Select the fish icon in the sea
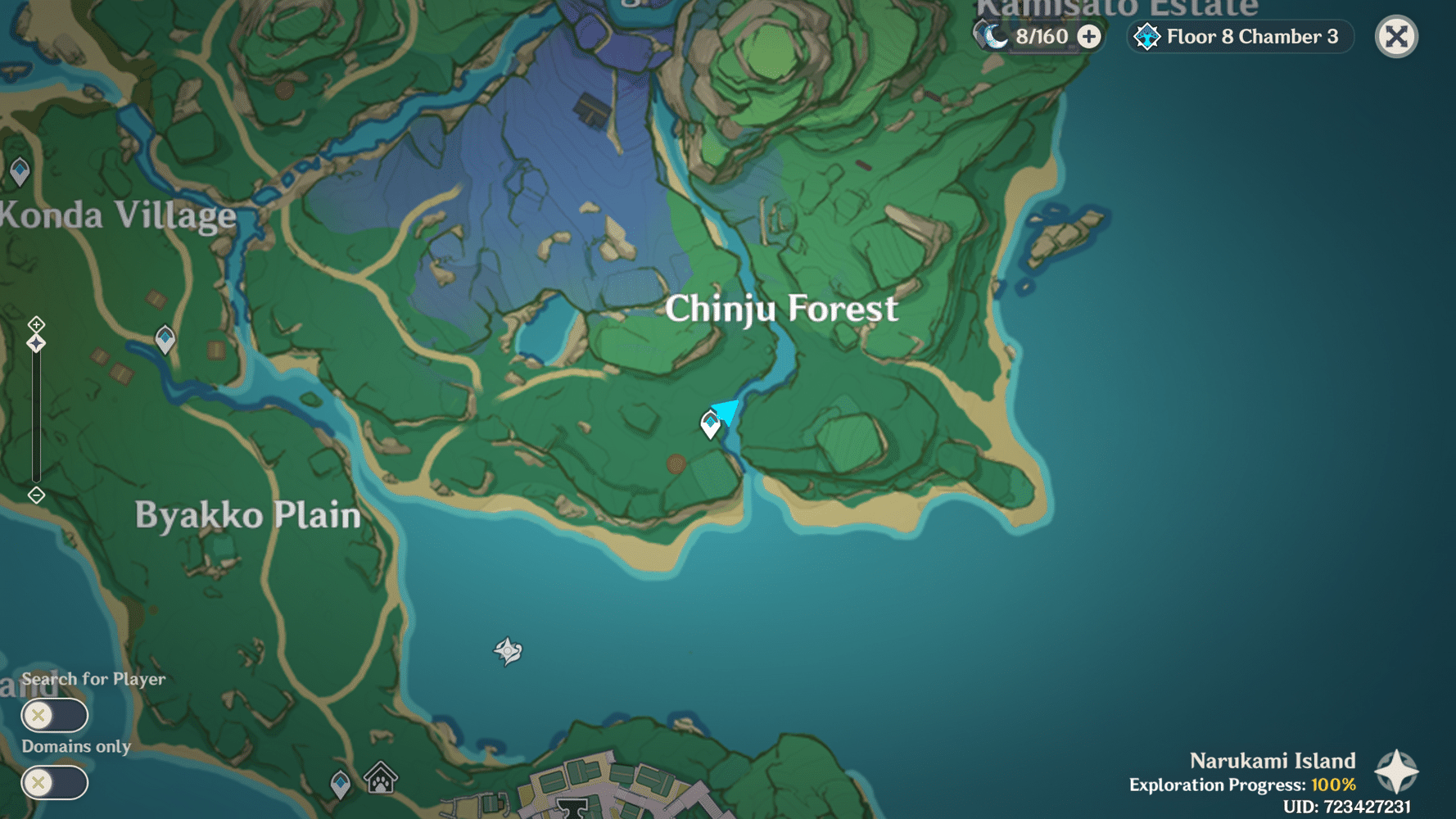 509,649
